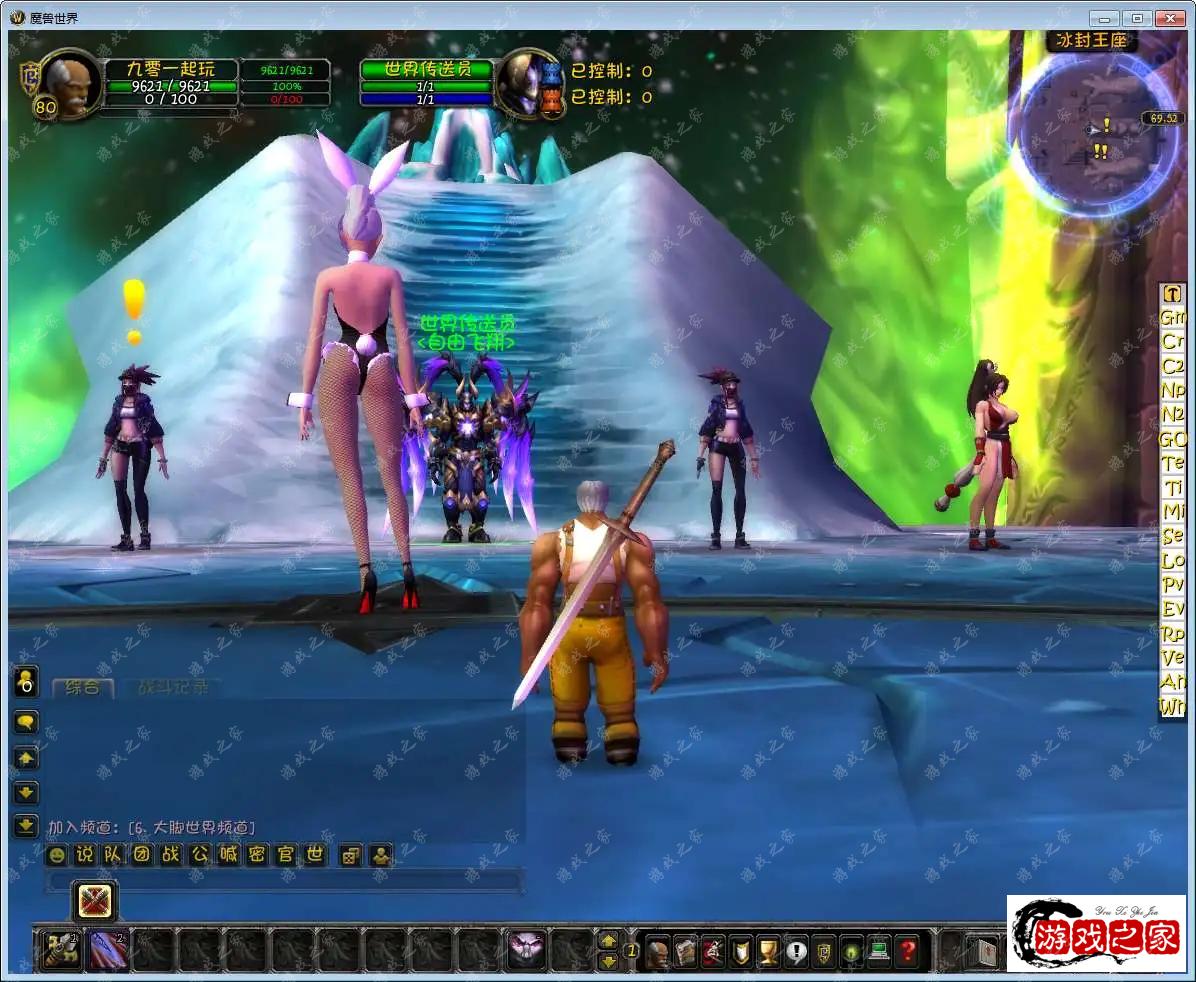Activate the crossed swords stance button

tap(95, 901)
